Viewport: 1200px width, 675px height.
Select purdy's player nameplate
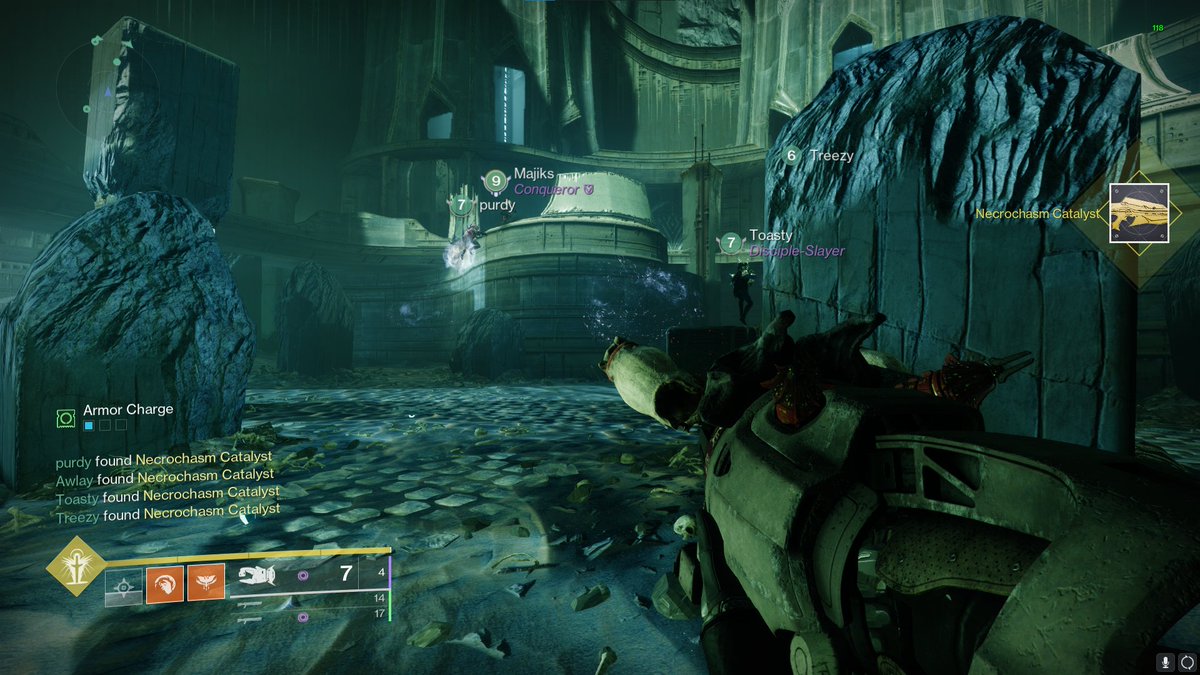tap(497, 205)
